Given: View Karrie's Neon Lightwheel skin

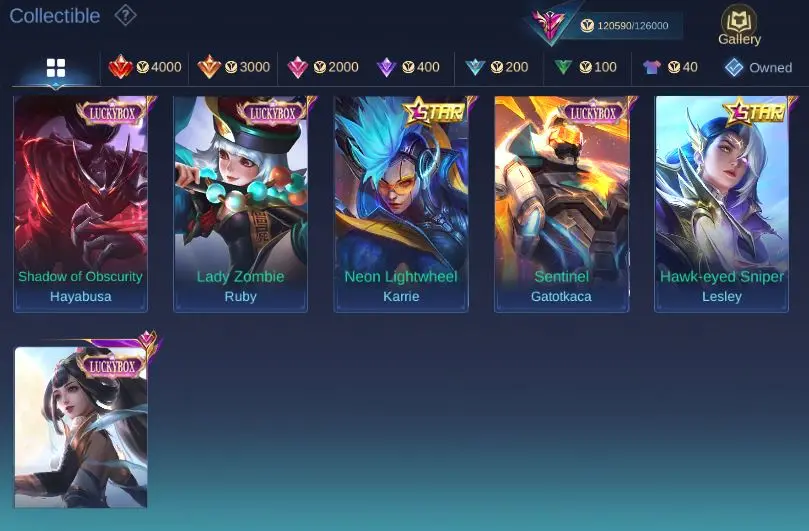Looking at the screenshot, I should [401, 203].
